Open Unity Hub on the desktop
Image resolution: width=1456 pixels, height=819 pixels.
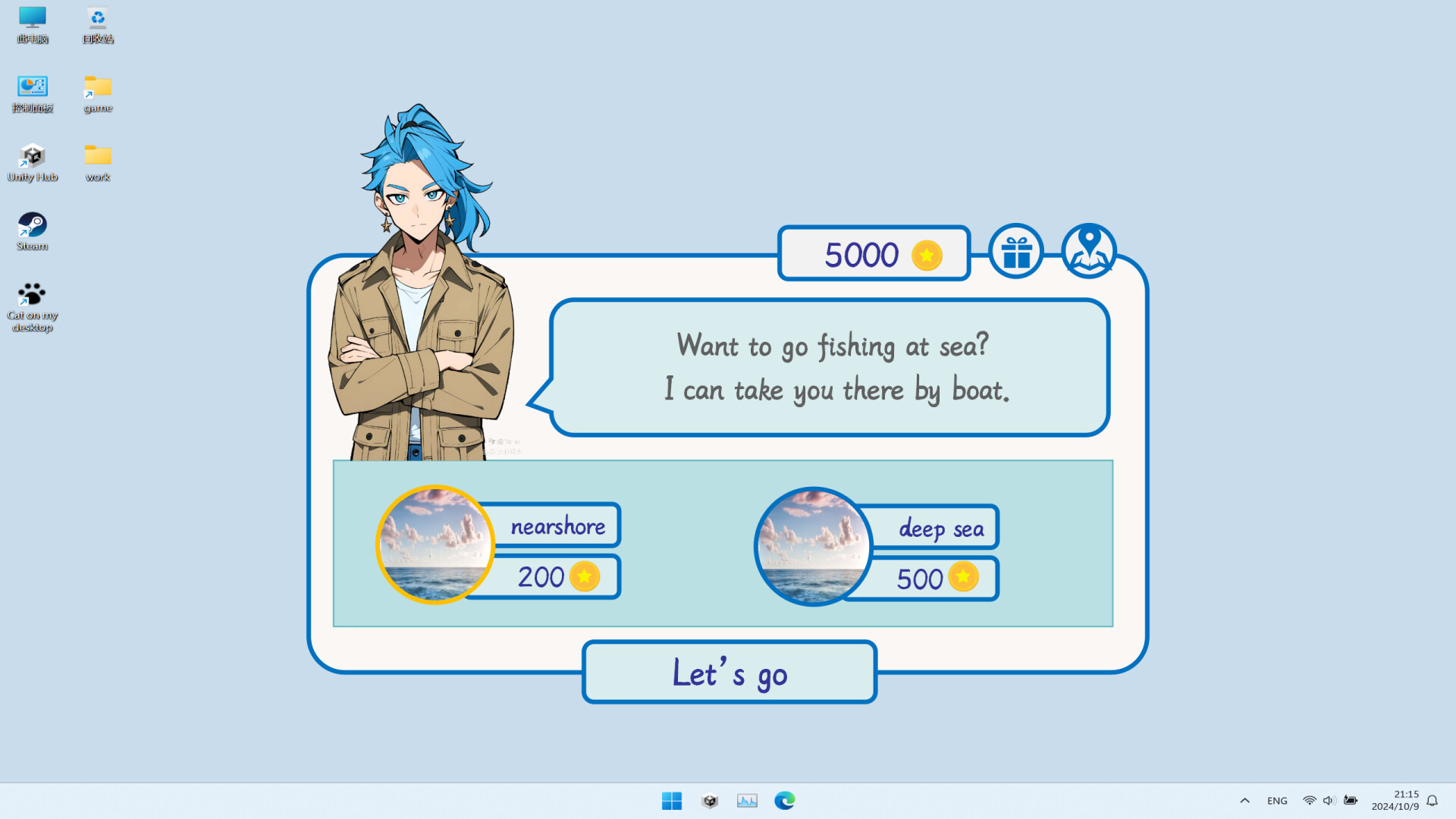(32, 157)
